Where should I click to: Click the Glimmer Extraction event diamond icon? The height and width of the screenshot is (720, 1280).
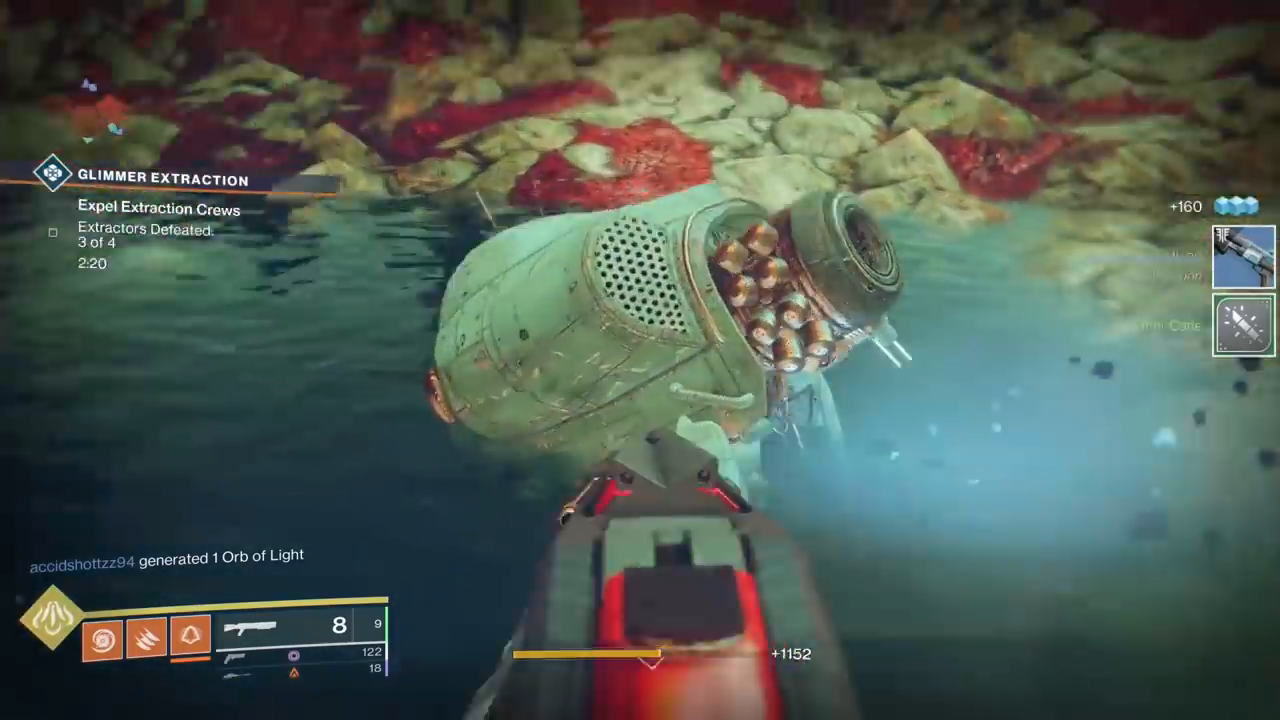[x=52, y=173]
